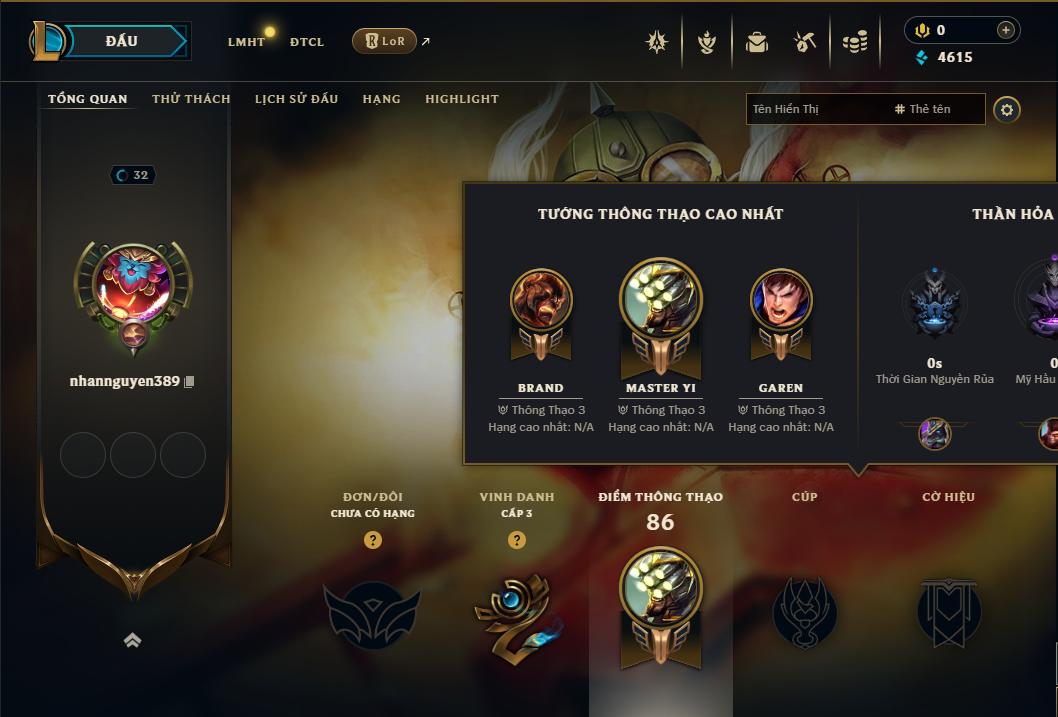Image resolution: width=1058 pixels, height=717 pixels.
Task: Open the profile settings gear
Action: tap(1007, 109)
